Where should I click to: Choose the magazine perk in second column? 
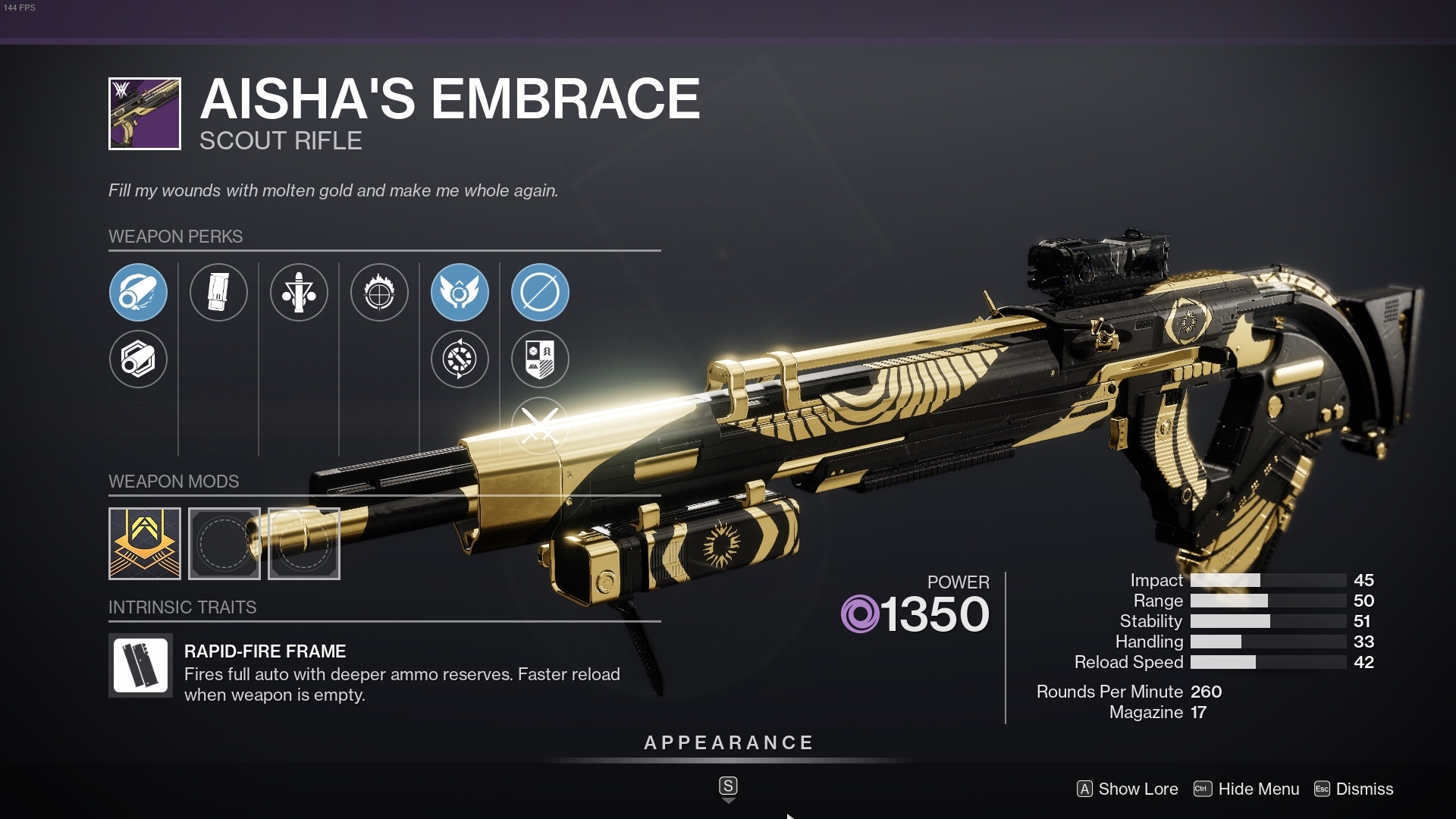[218, 292]
